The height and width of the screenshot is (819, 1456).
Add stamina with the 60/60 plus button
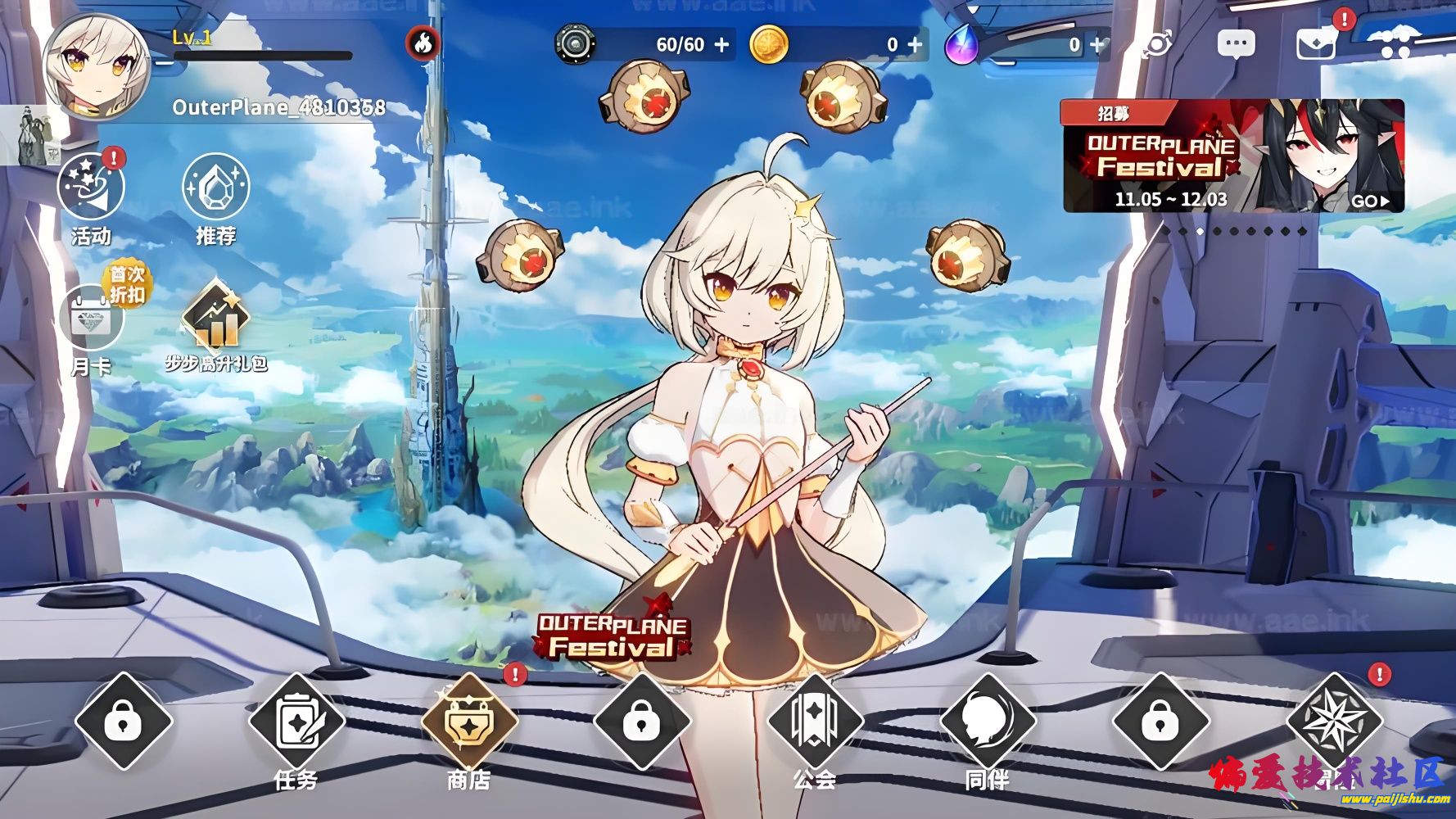click(721, 45)
